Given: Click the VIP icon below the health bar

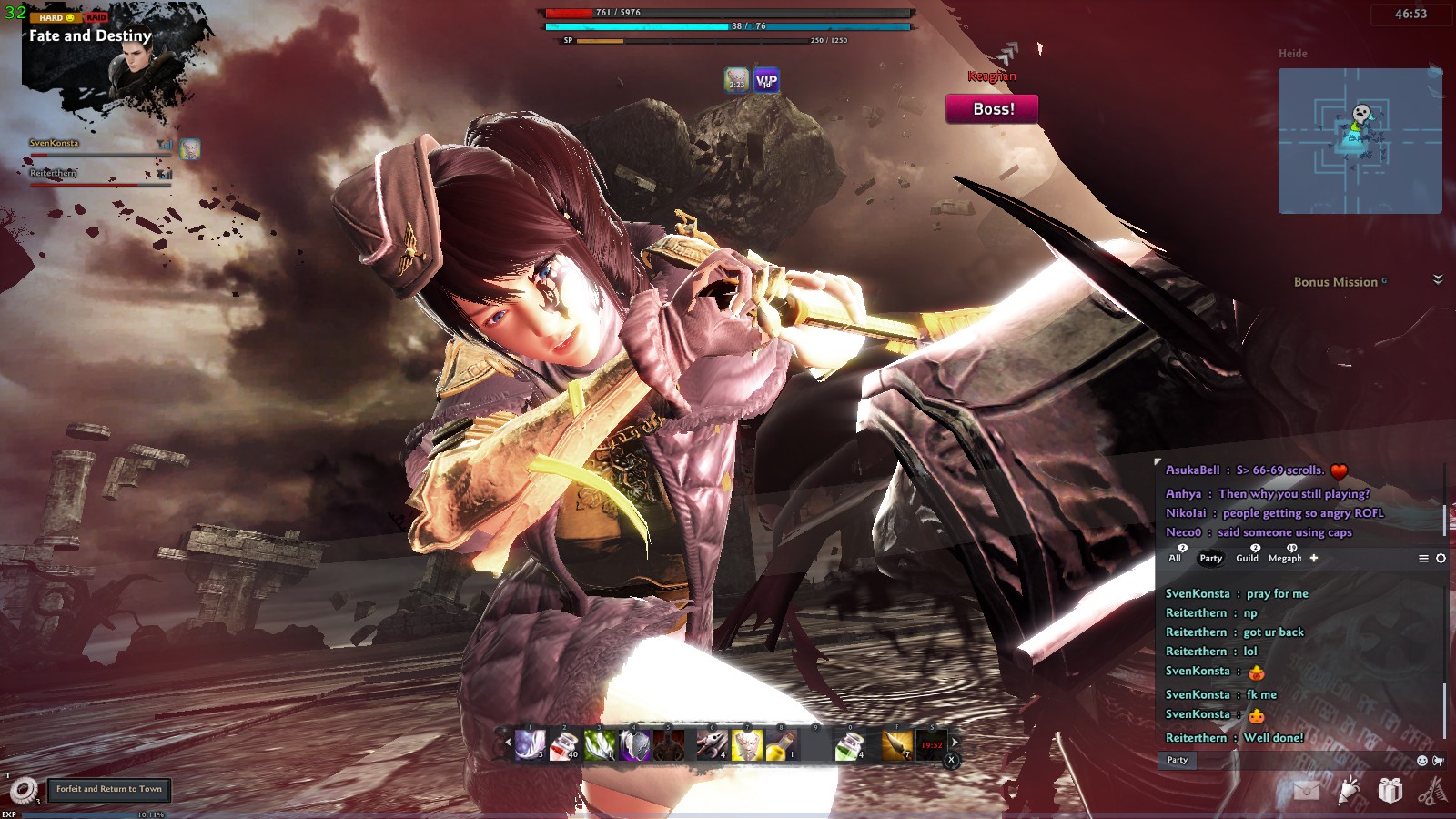Looking at the screenshot, I should pos(764,82).
